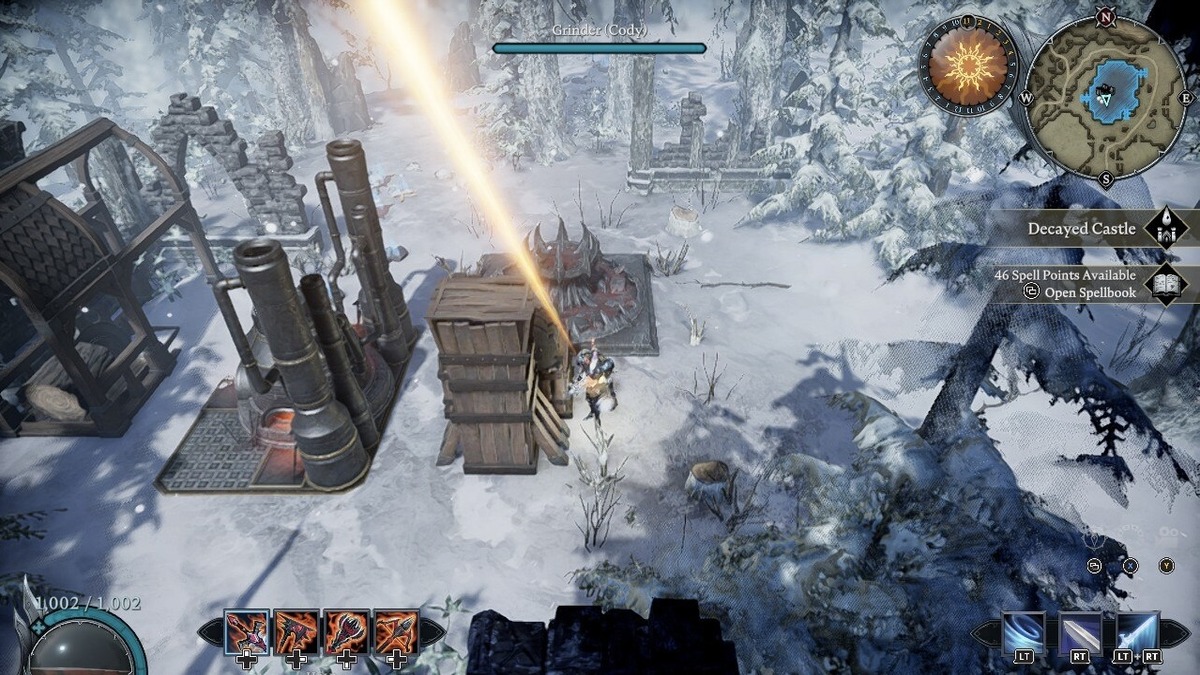Select the fiery spiked mace weapon slot

pos(346,632)
